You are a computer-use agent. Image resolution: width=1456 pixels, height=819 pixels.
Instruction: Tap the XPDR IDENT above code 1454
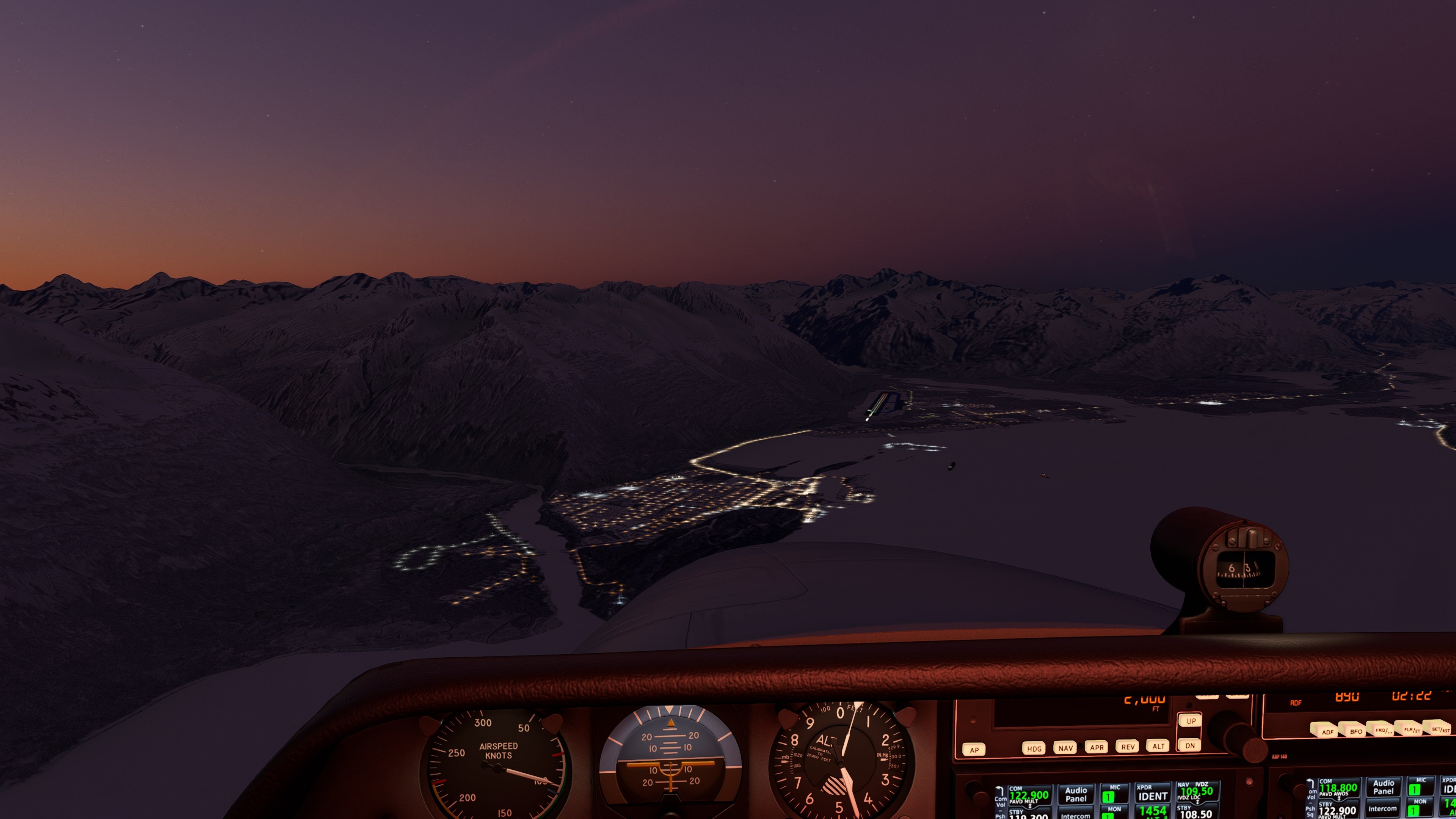pyautogui.click(x=1153, y=796)
